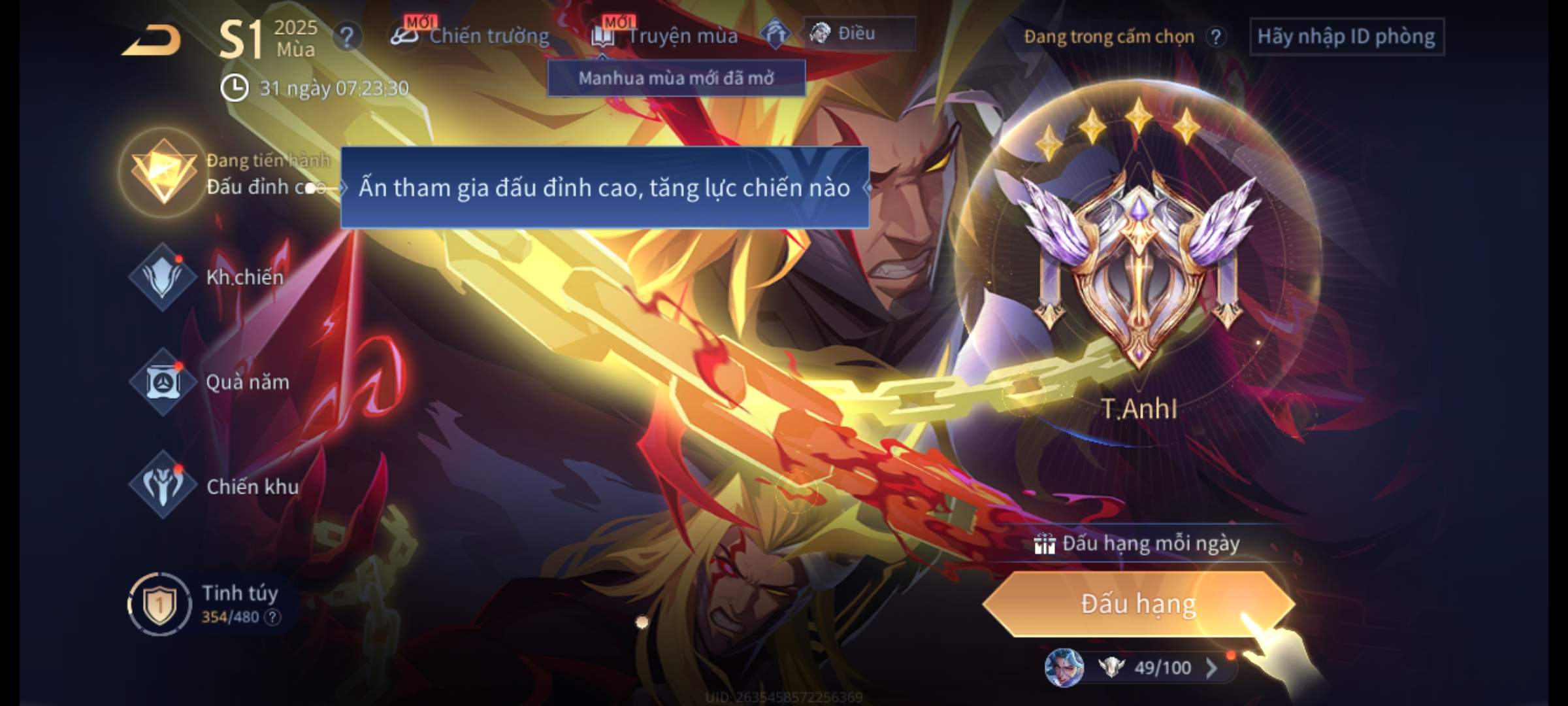Show Tinh túy help question mark
This screenshot has height=706, width=1568.
(272, 617)
